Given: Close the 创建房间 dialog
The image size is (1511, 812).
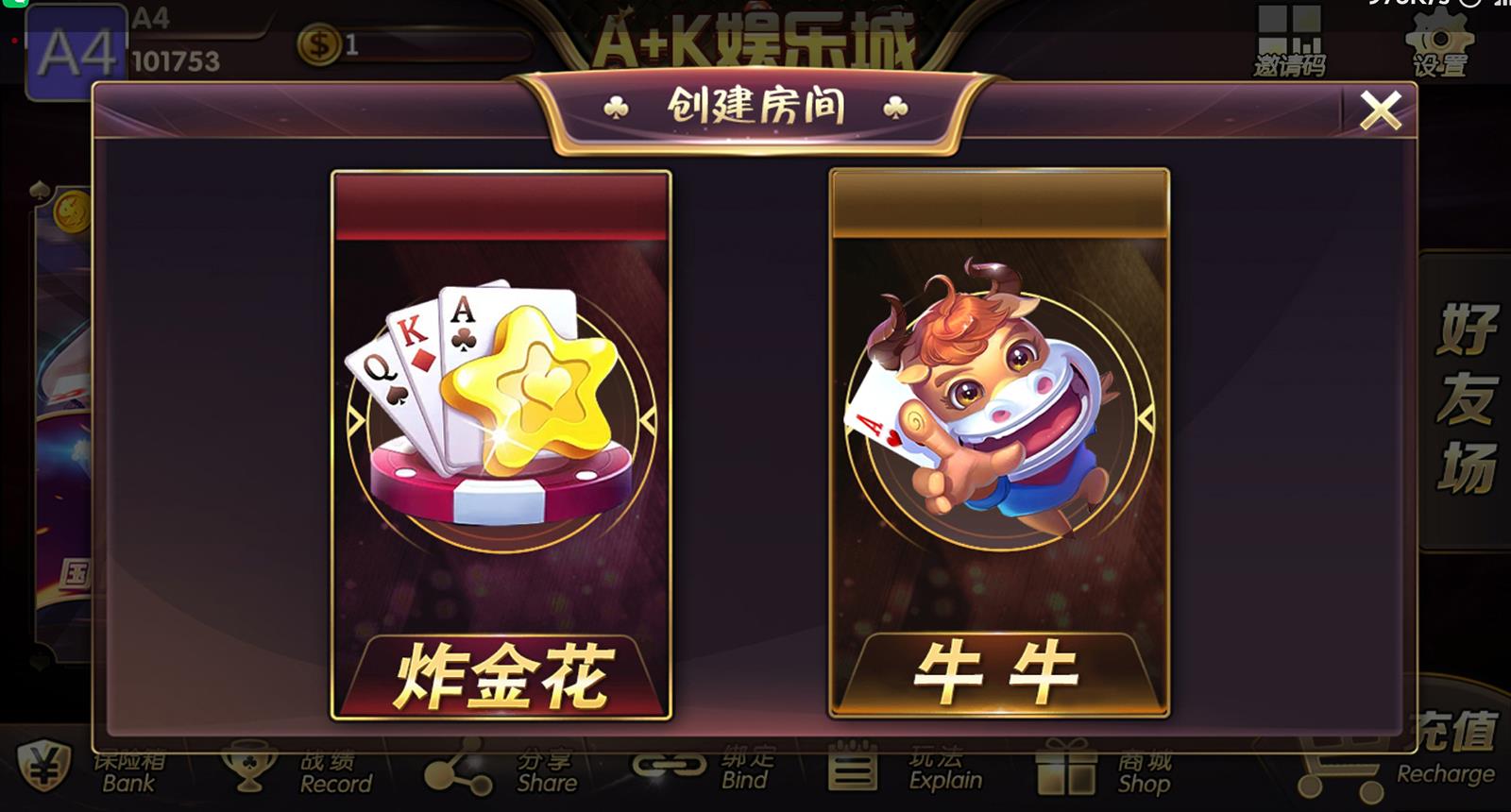Looking at the screenshot, I should click(1383, 109).
